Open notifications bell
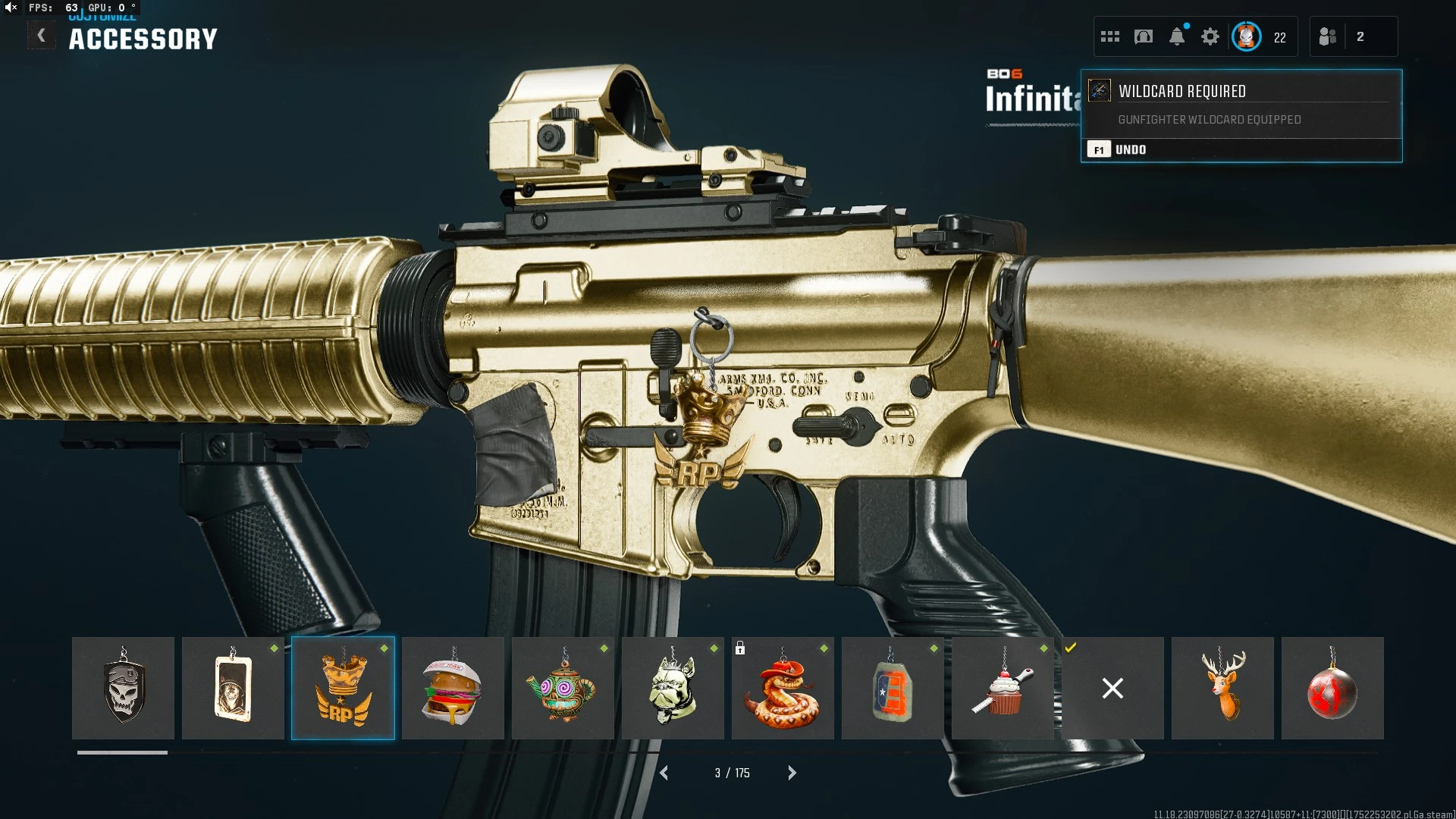Image resolution: width=1456 pixels, height=819 pixels. click(x=1177, y=36)
